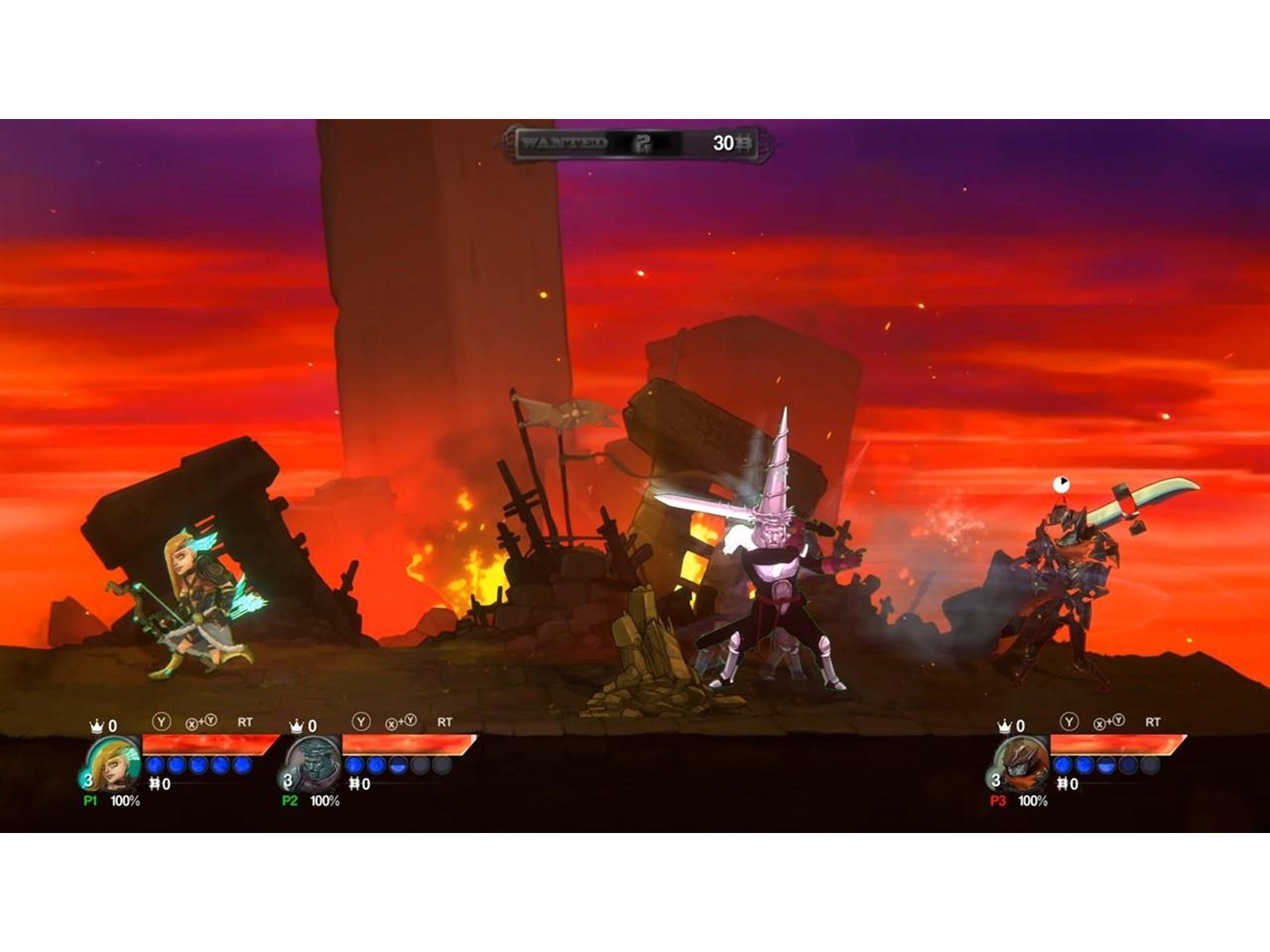The width and height of the screenshot is (1270, 952).
Task: Click the 30 counter on the WANTED bar
Action: pyautogui.click(x=724, y=143)
